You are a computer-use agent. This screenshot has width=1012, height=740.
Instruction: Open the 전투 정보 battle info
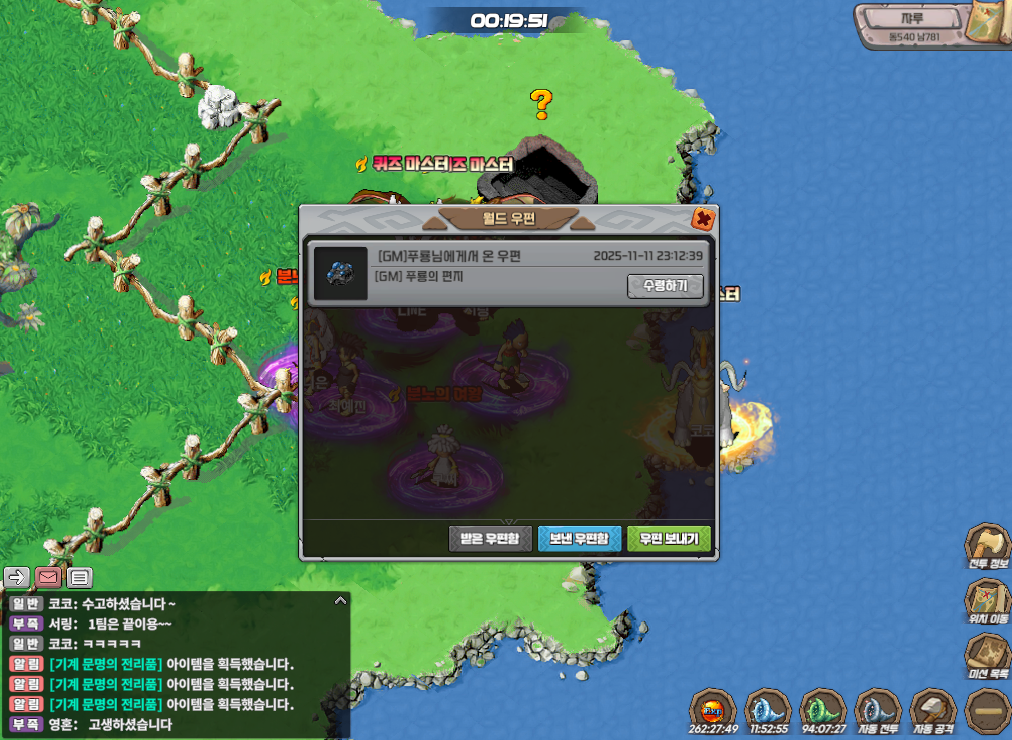coord(986,546)
